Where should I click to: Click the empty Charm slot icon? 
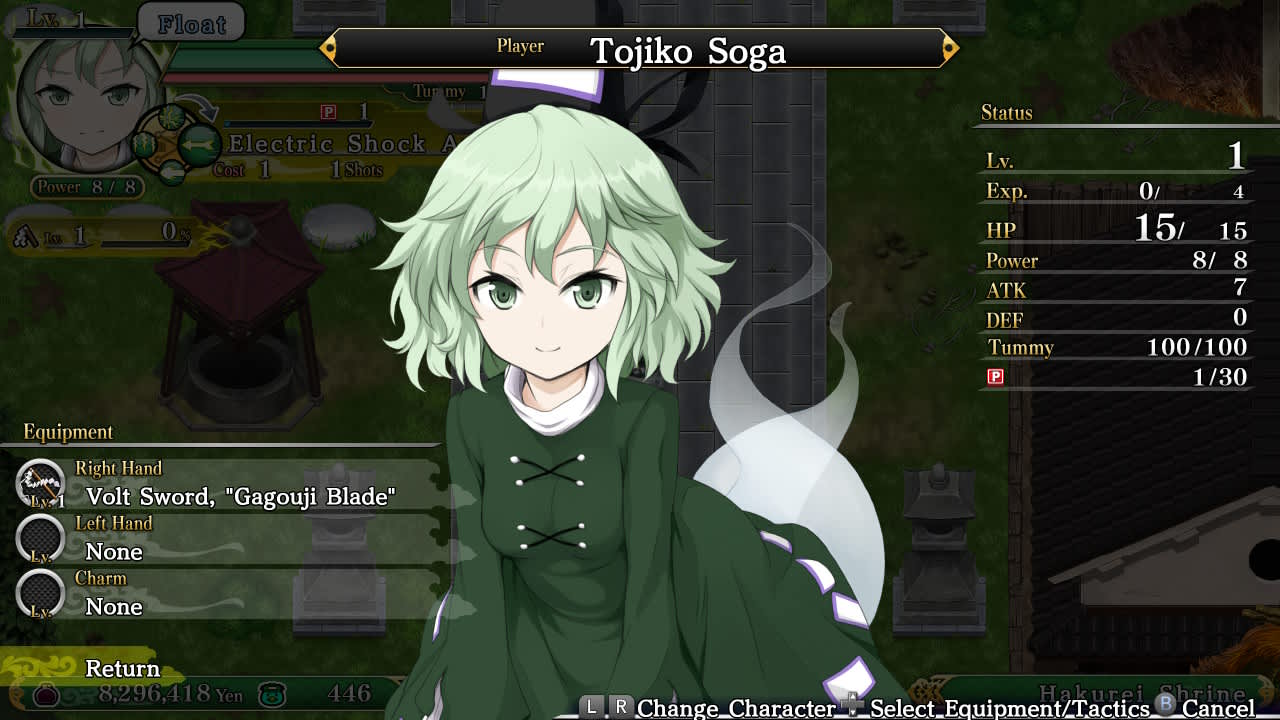(x=40, y=595)
